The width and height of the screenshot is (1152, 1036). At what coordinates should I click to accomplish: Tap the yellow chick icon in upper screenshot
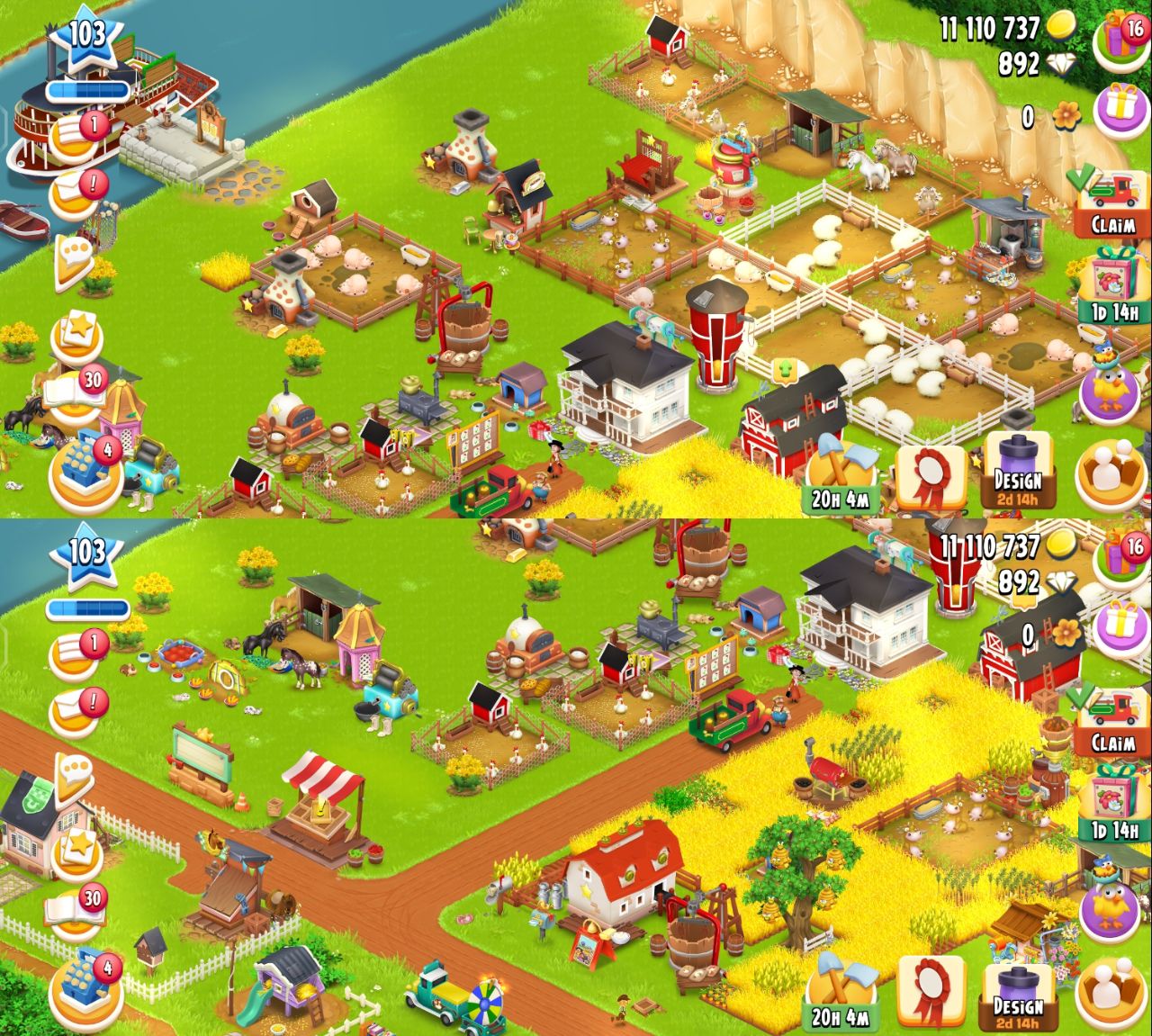coord(1112,387)
